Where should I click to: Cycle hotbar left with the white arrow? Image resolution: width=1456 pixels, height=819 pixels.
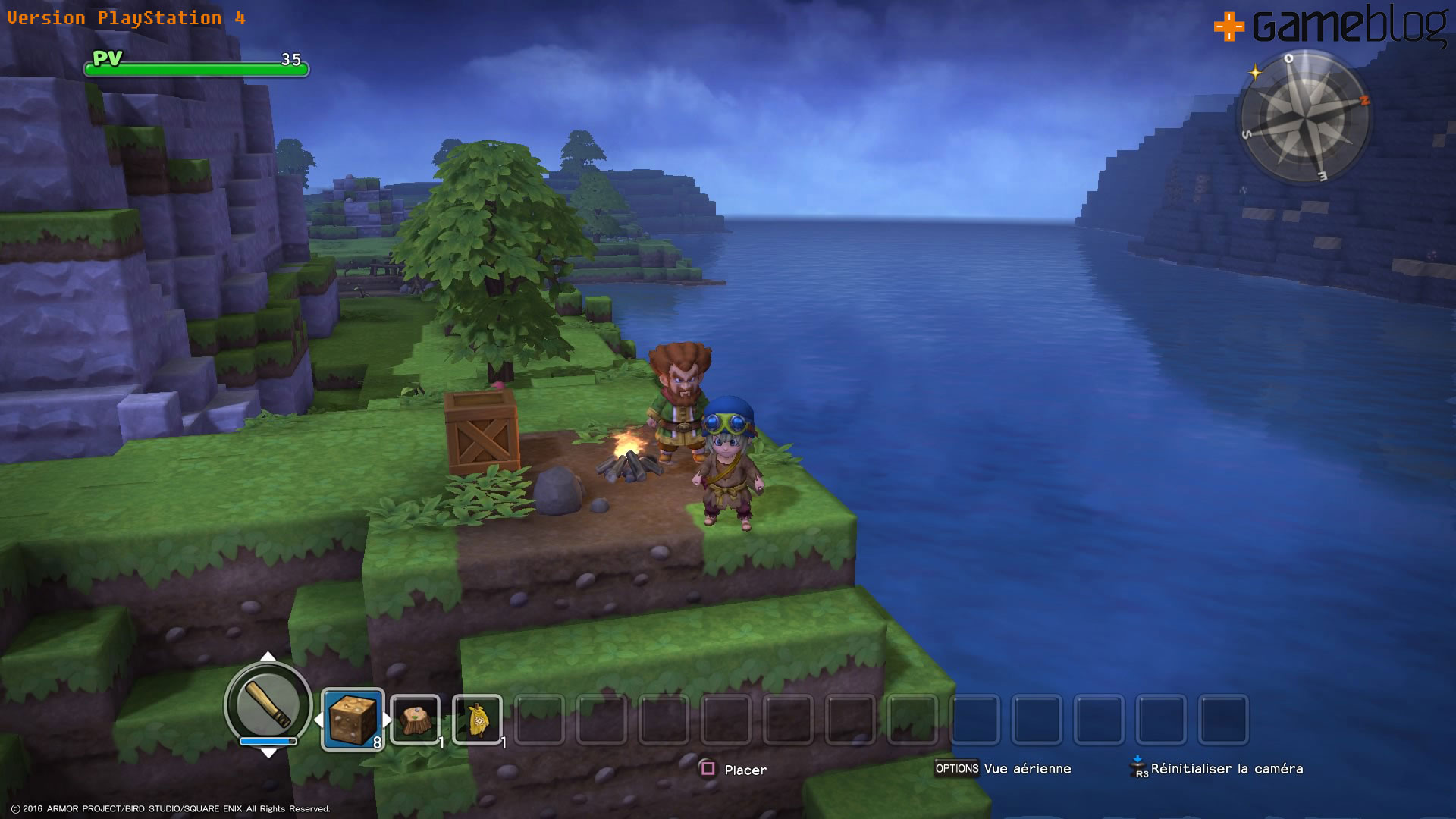pyautogui.click(x=318, y=719)
